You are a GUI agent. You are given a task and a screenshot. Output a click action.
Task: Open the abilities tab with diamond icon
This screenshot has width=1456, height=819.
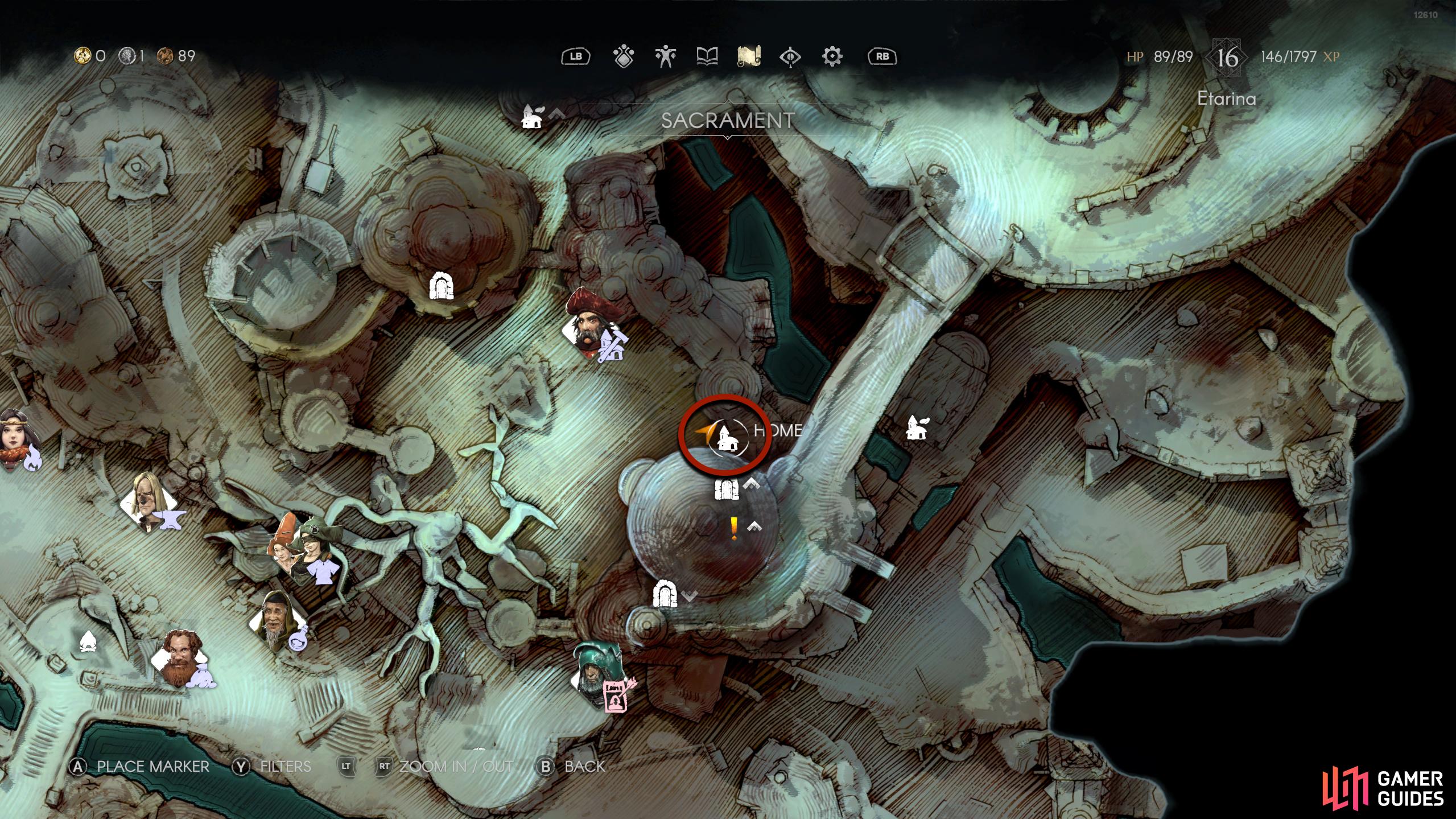[x=624, y=56]
